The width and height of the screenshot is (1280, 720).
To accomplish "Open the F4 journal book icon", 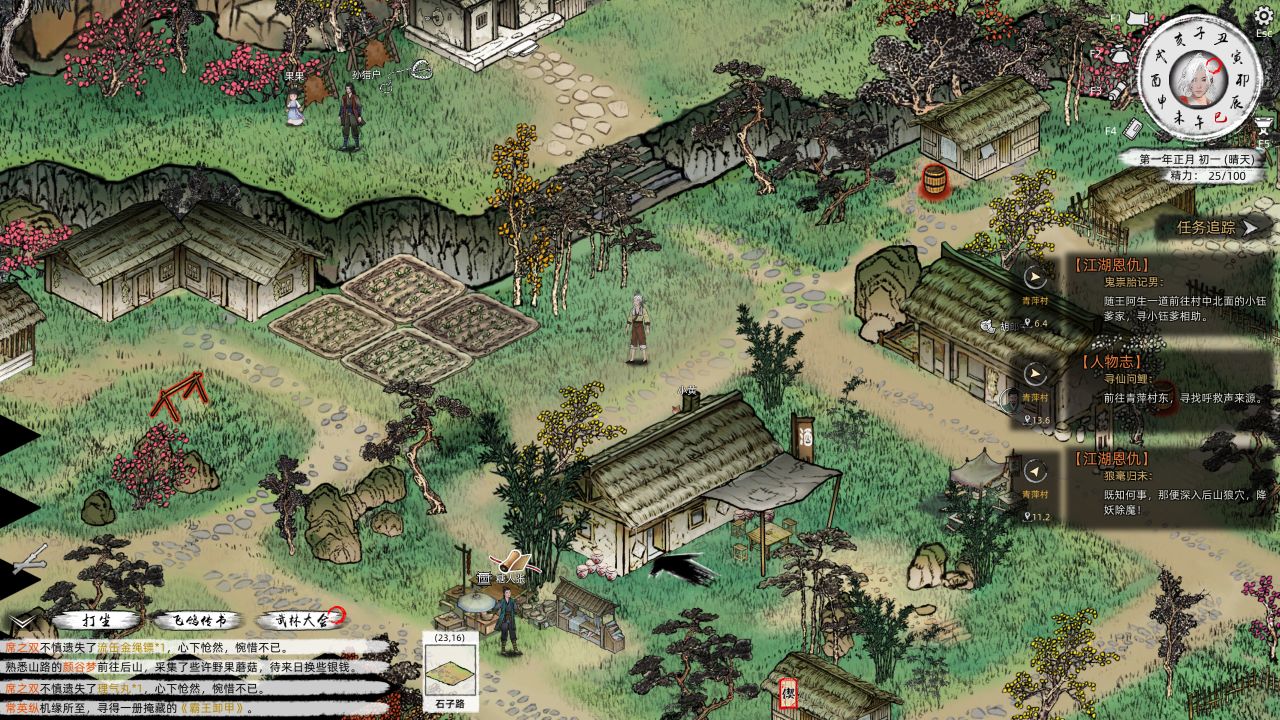I will tap(1133, 128).
